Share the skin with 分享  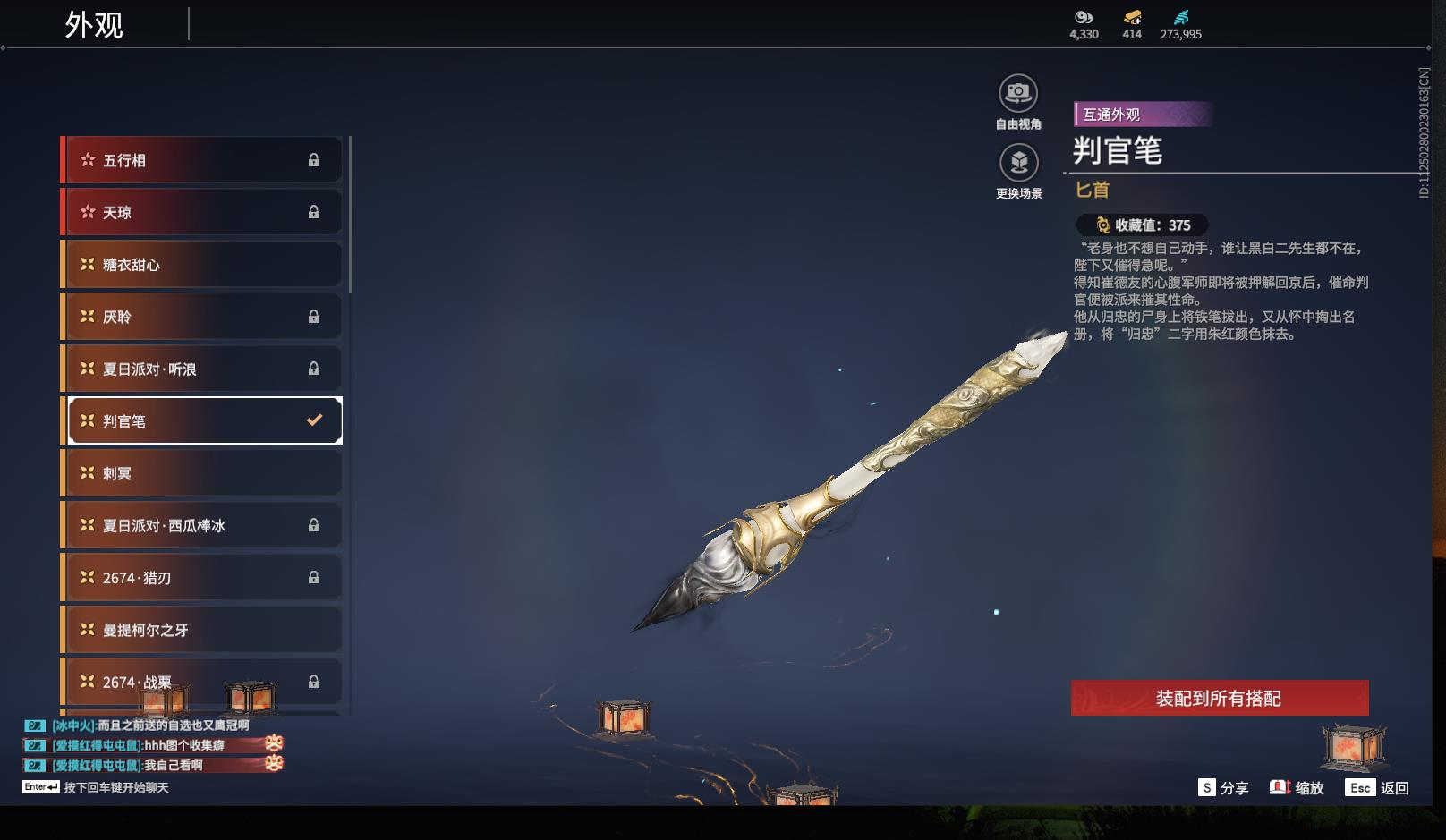point(1223,787)
